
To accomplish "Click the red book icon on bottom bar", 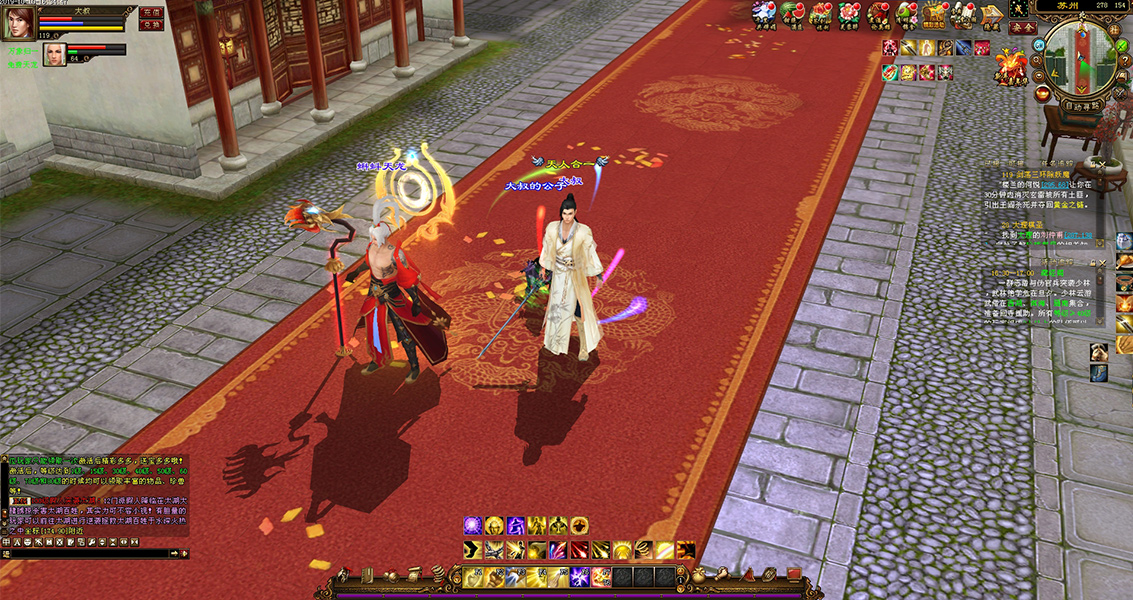I will coord(793,574).
